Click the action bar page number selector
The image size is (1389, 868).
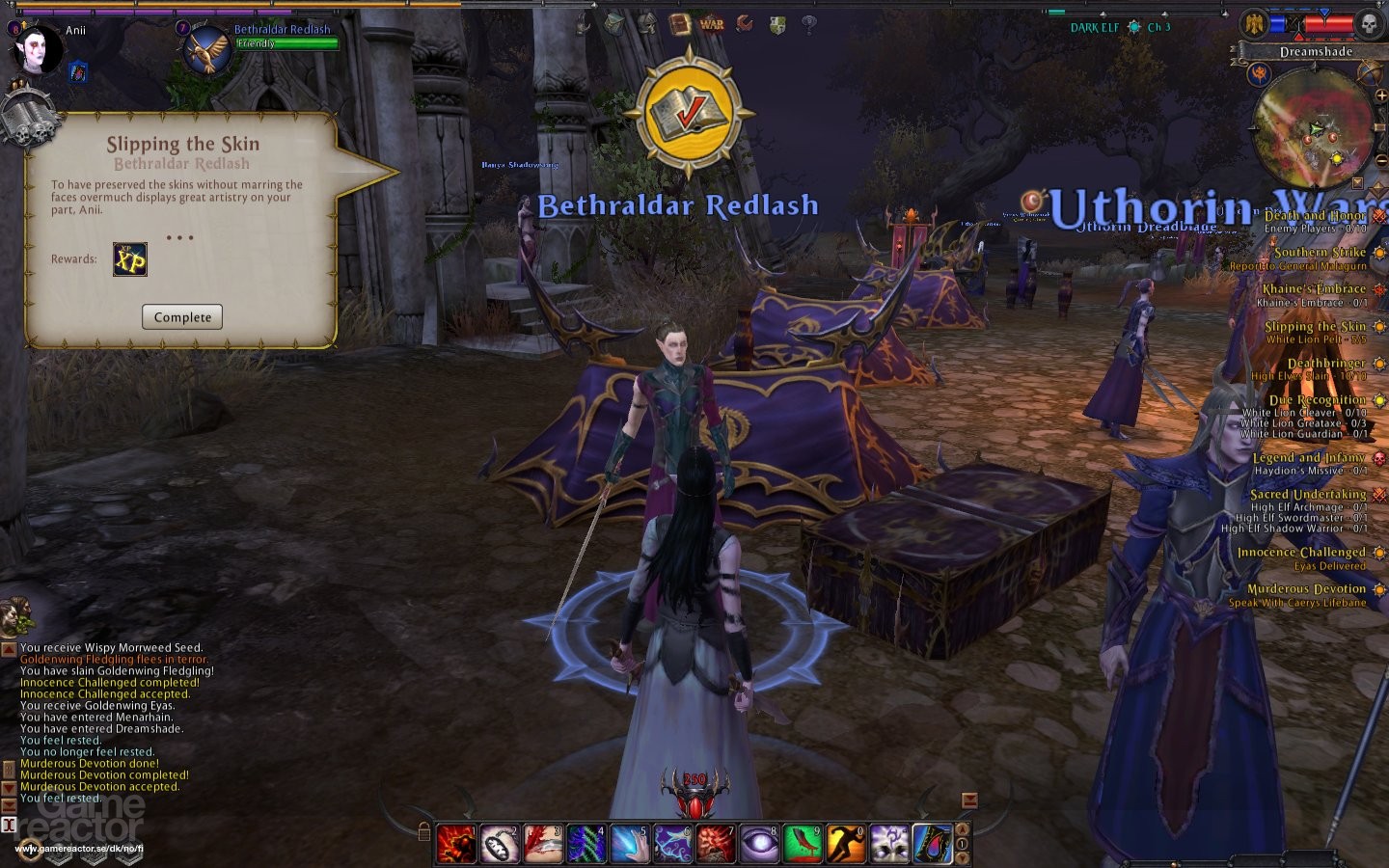click(x=962, y=844)
